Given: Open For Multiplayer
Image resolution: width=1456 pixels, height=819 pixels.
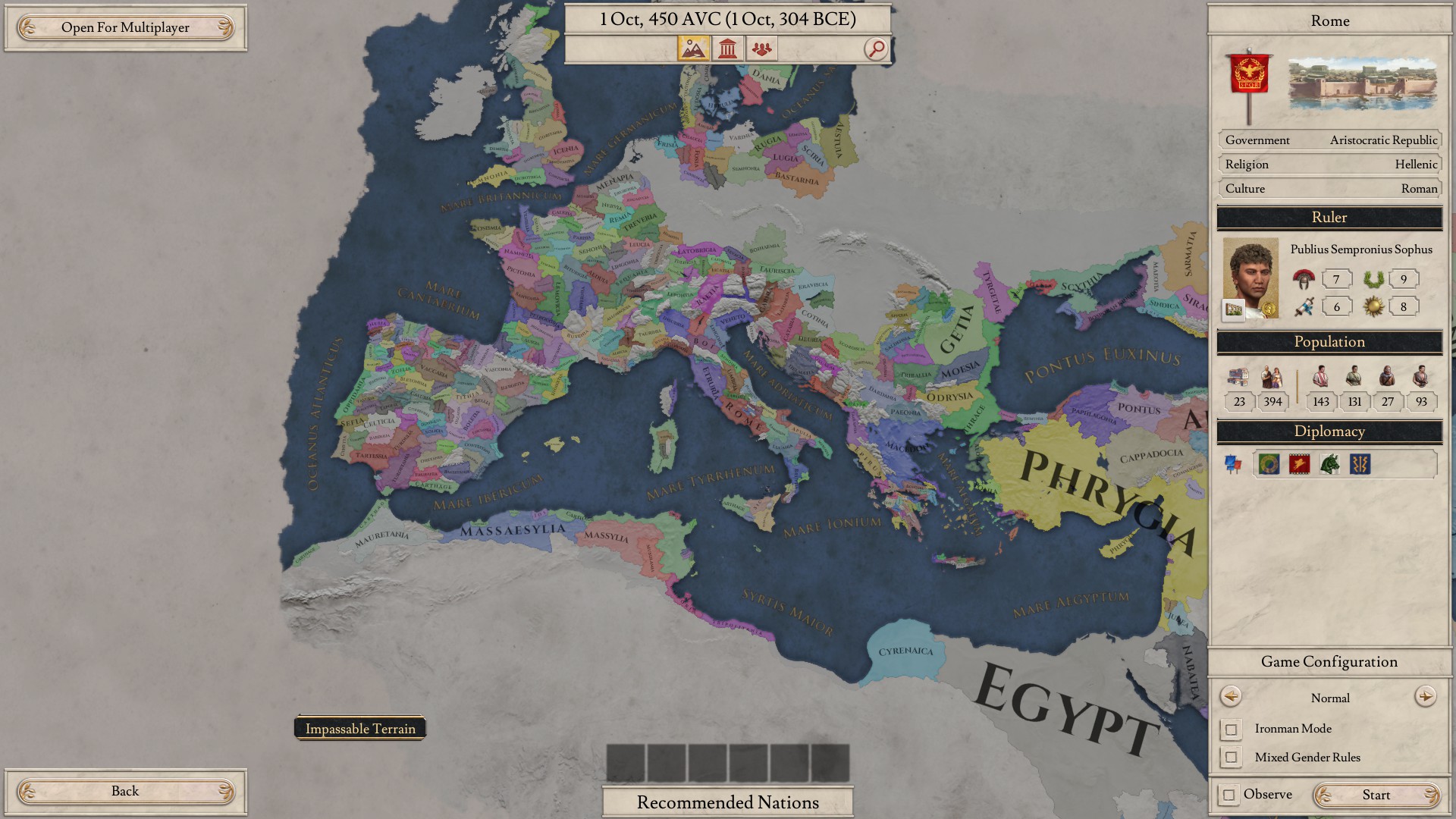Looking at the screenshot, I should pyautogui.click(x=126, y=27).
